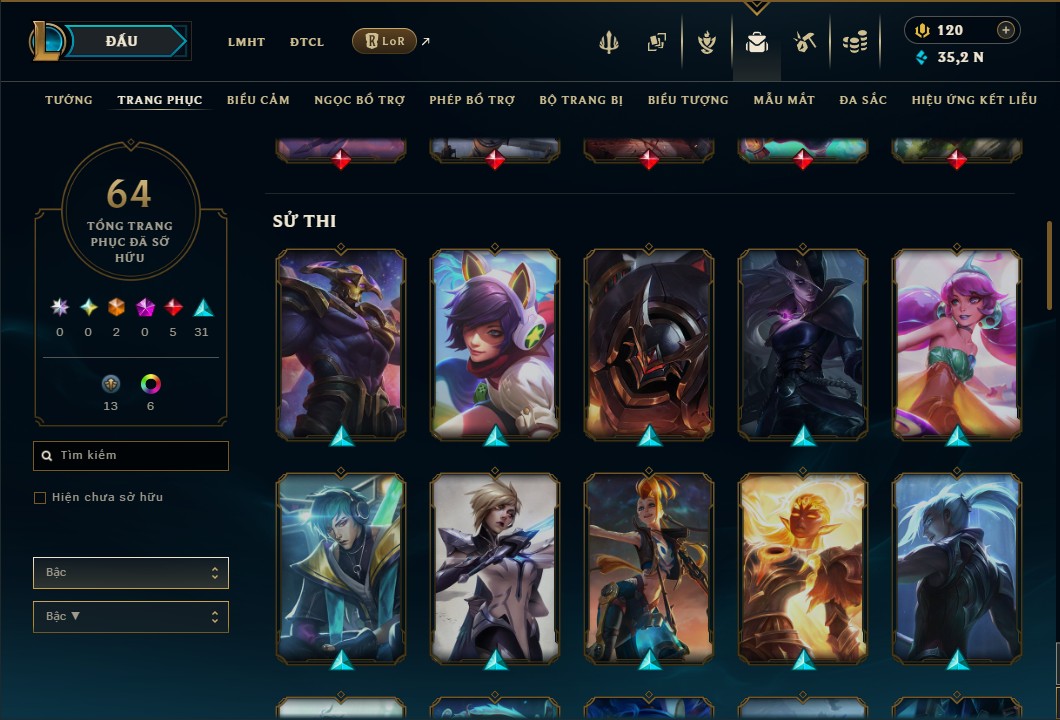
Task: Select the NGỌC BỔ TRỢ tab
Action: click(x=359, y=100)
